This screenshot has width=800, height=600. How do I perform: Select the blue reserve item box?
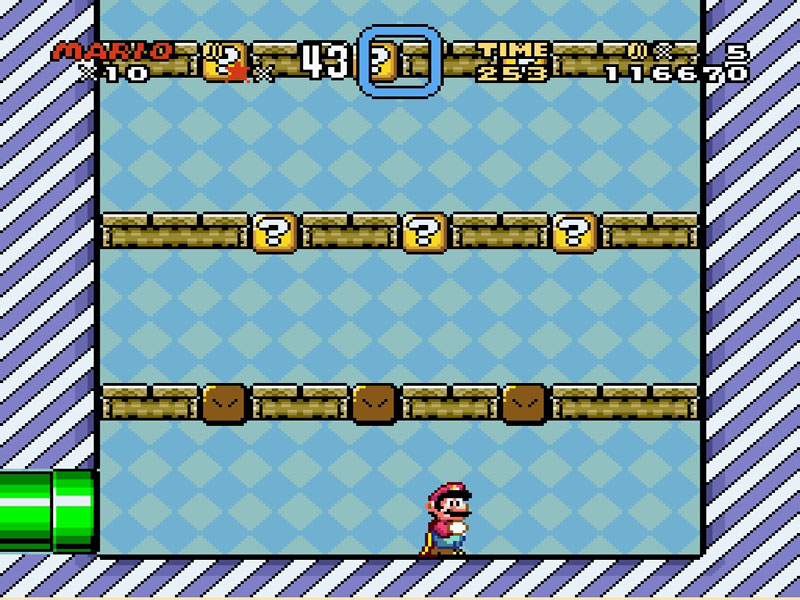point(399,62)
